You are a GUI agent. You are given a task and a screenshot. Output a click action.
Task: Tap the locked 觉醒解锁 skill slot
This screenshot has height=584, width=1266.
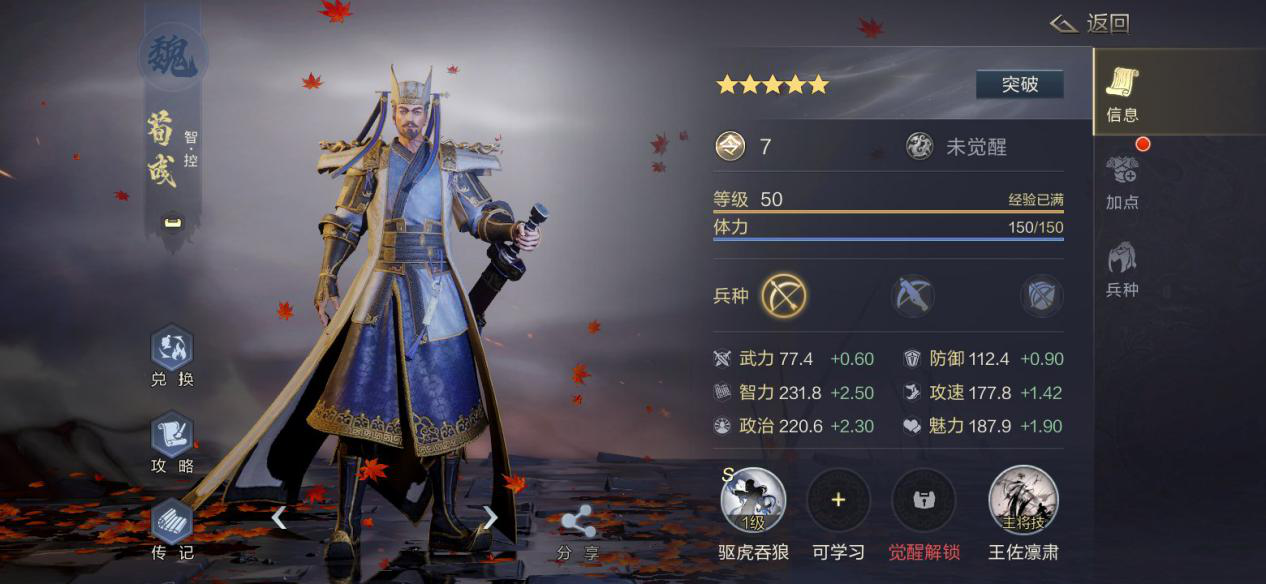tap(923, 499)
